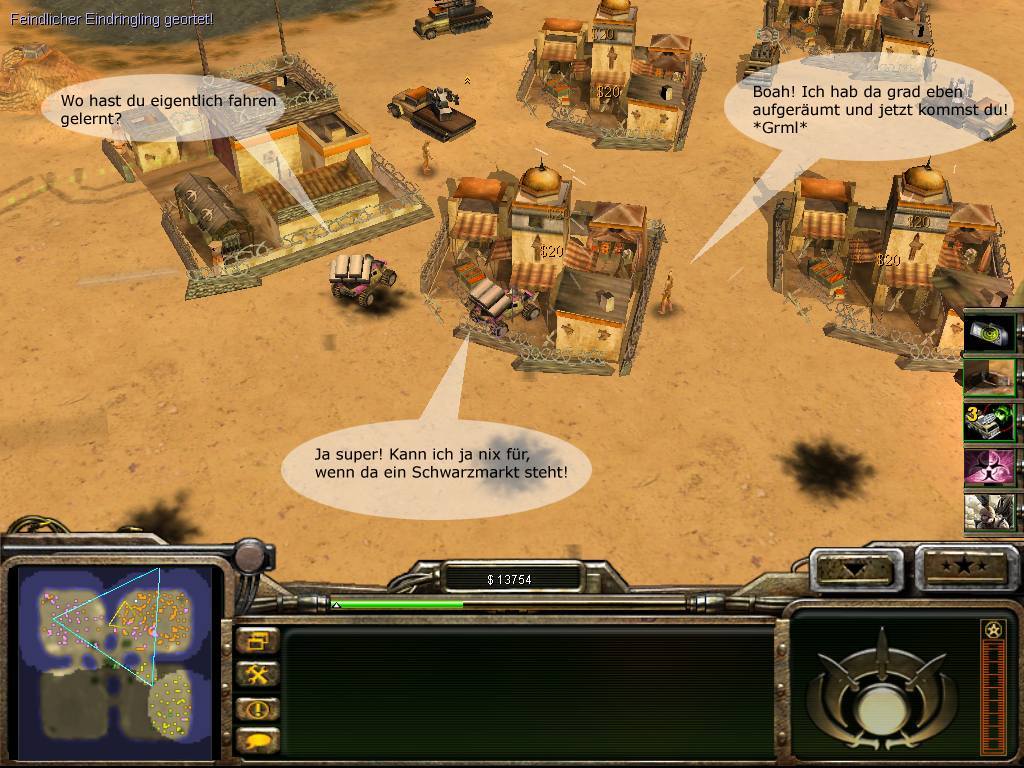1024x768 pixels.
Task: Activate the tunnel sneak attack power icon
Action: 990,378
